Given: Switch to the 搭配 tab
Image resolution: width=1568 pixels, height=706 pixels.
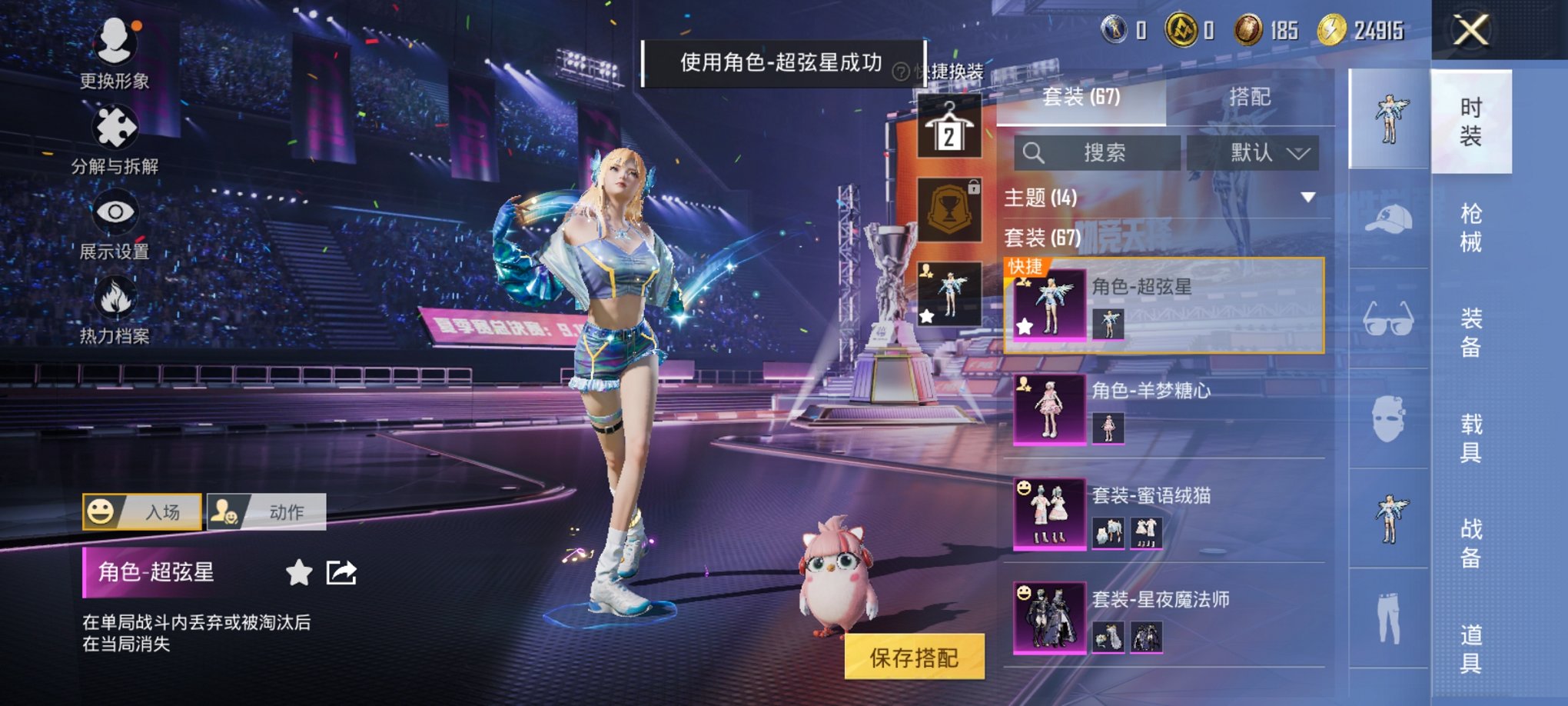Looking at the screenshot, I should (x=1253, y=98).
